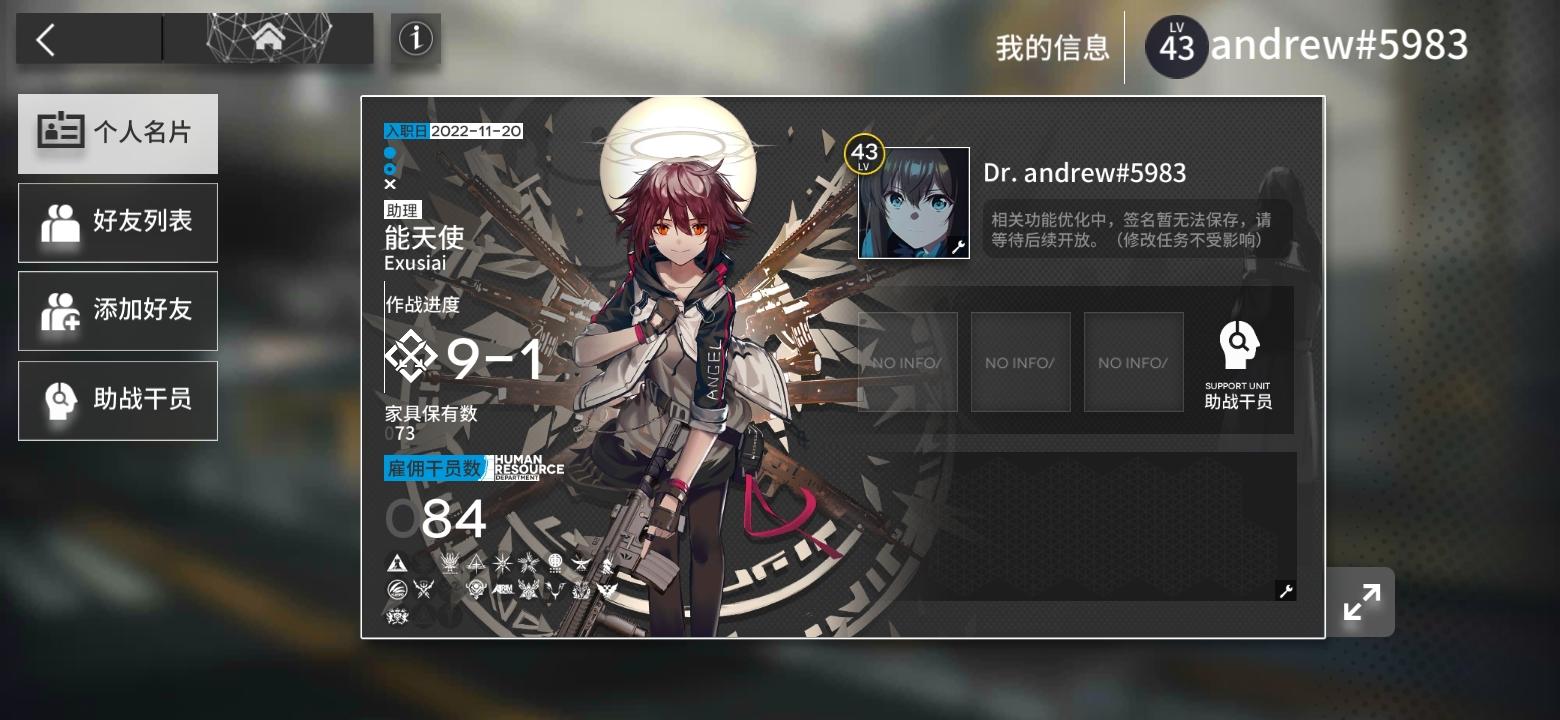Click the Penguin Logistics circular emblem
Viewport: 1560px width, 720px height.
[397, 589]
